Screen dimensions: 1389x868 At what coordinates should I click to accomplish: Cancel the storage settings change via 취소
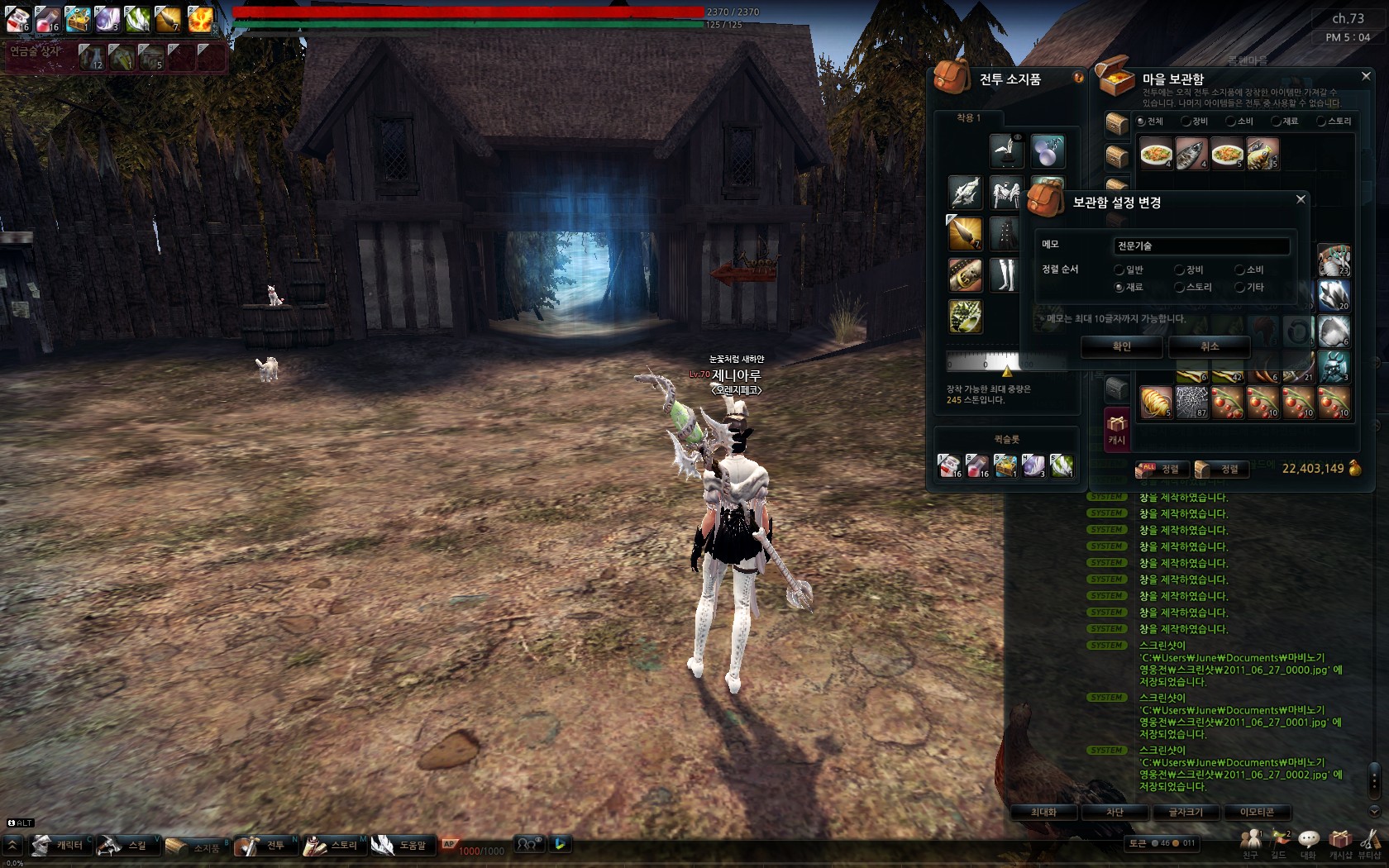tap(1209, 347)
